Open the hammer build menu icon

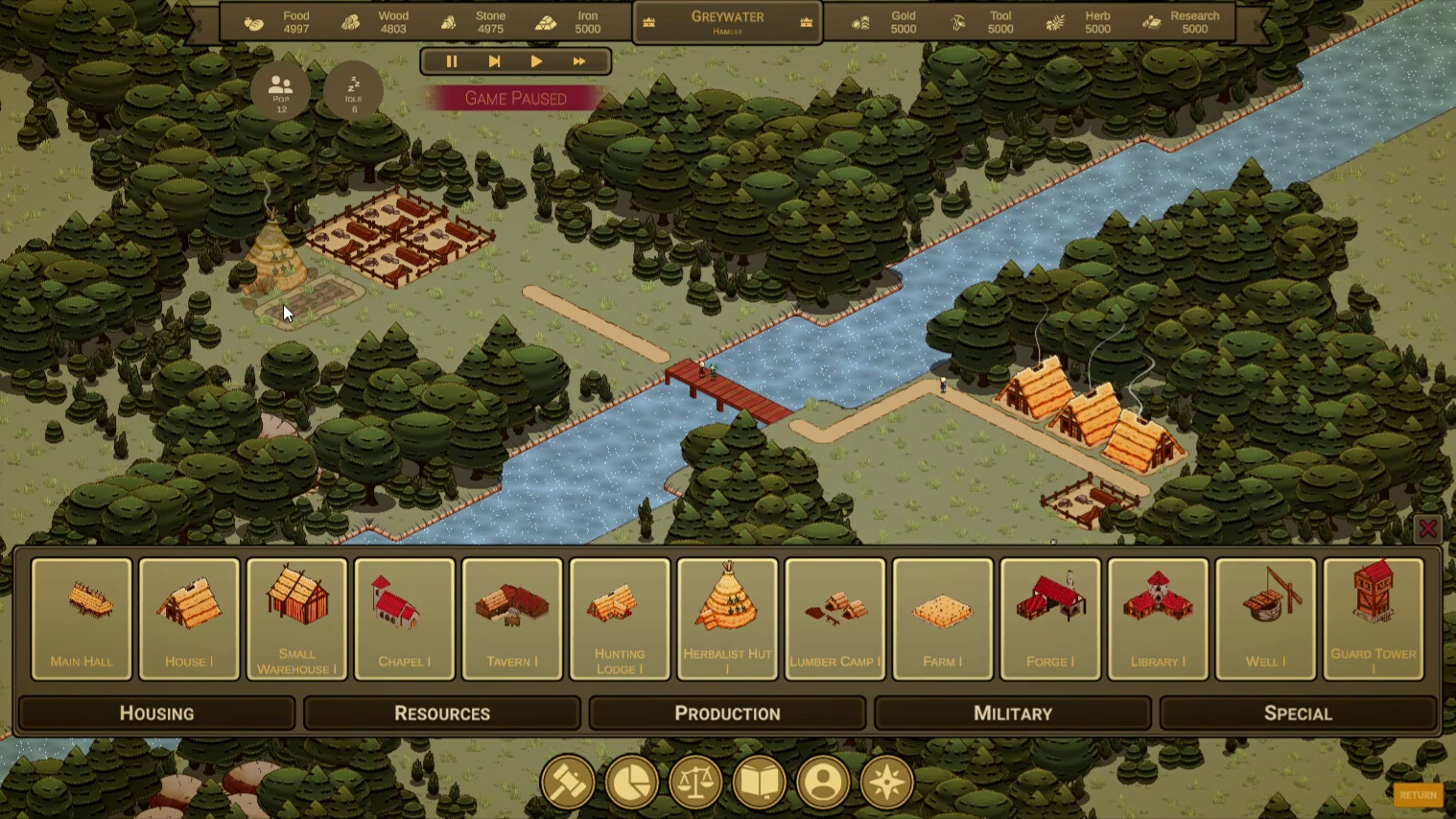567,783
